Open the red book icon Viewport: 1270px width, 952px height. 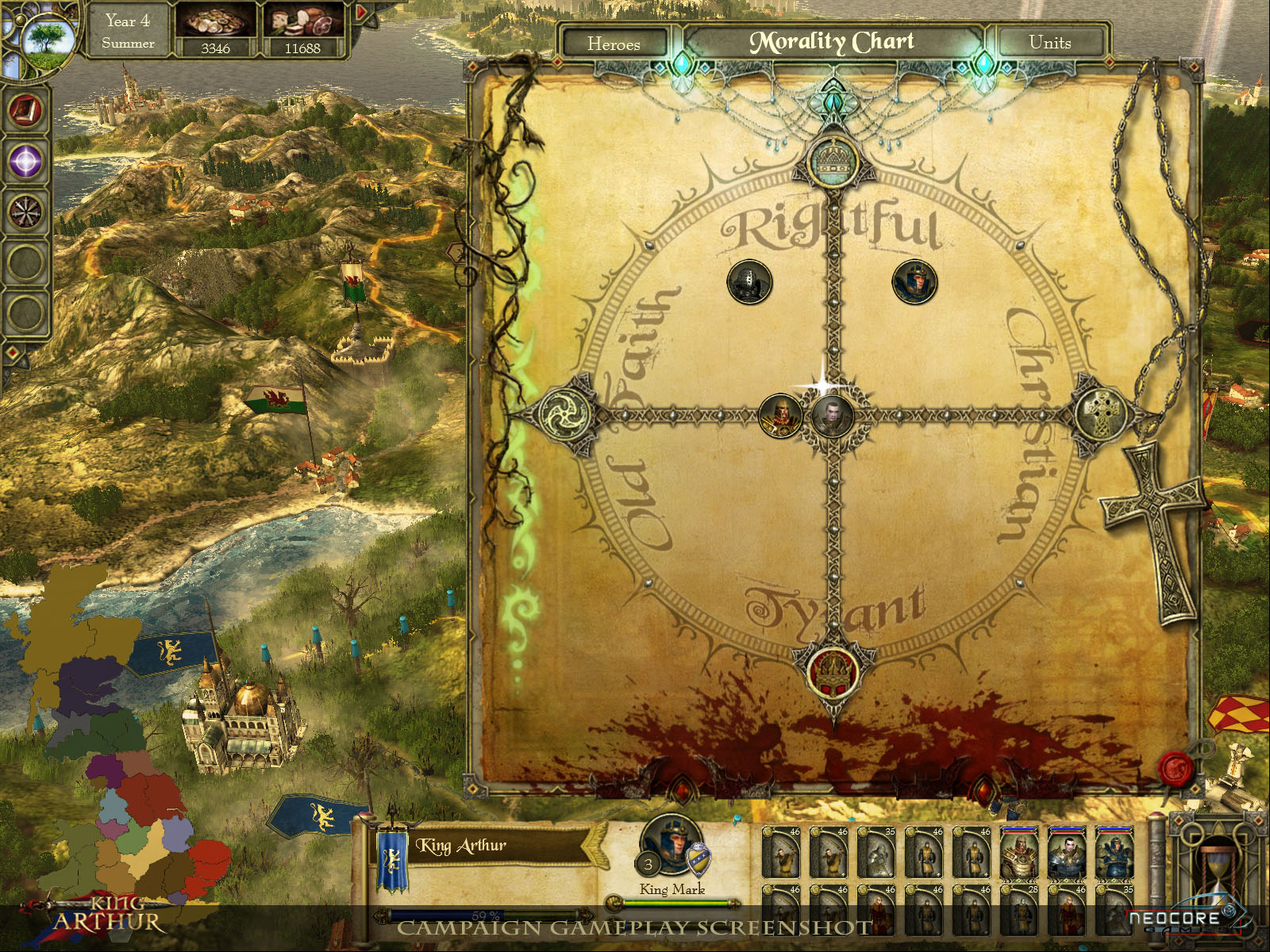[25, 111]
